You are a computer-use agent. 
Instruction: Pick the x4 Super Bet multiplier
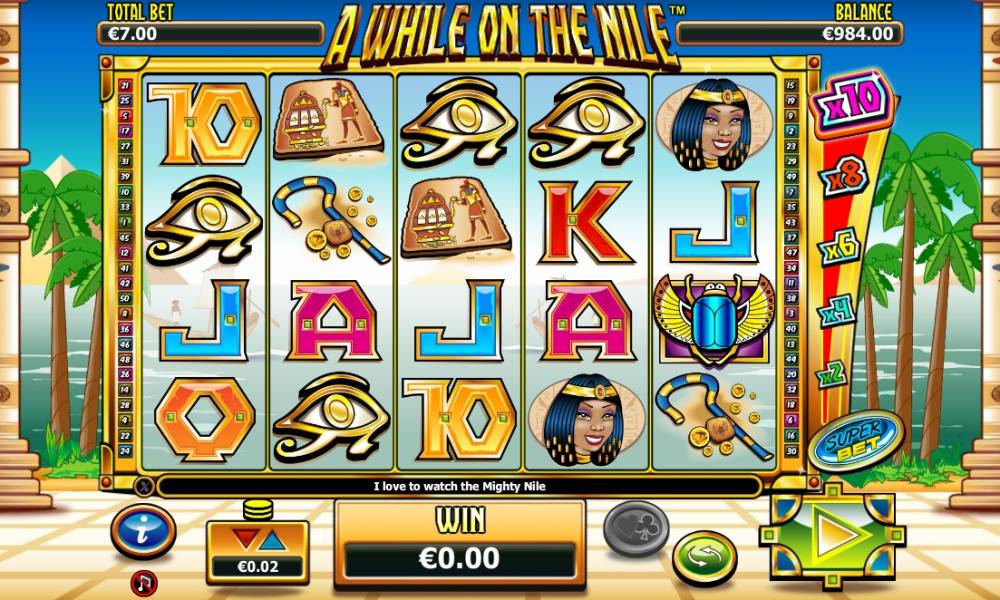point(837,313)
